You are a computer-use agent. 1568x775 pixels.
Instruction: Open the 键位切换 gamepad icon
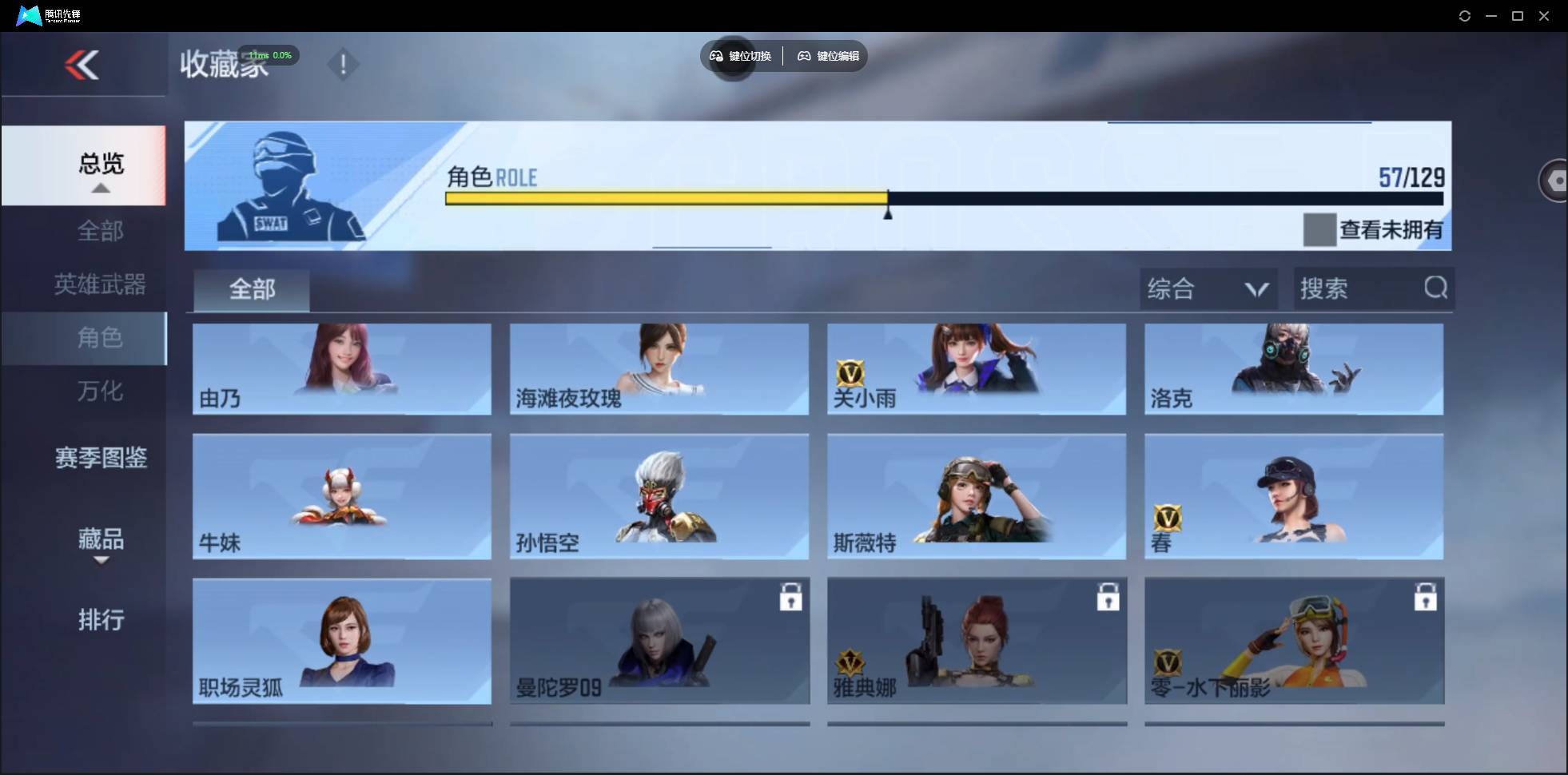pyautogui.click(x=715, y=56)
